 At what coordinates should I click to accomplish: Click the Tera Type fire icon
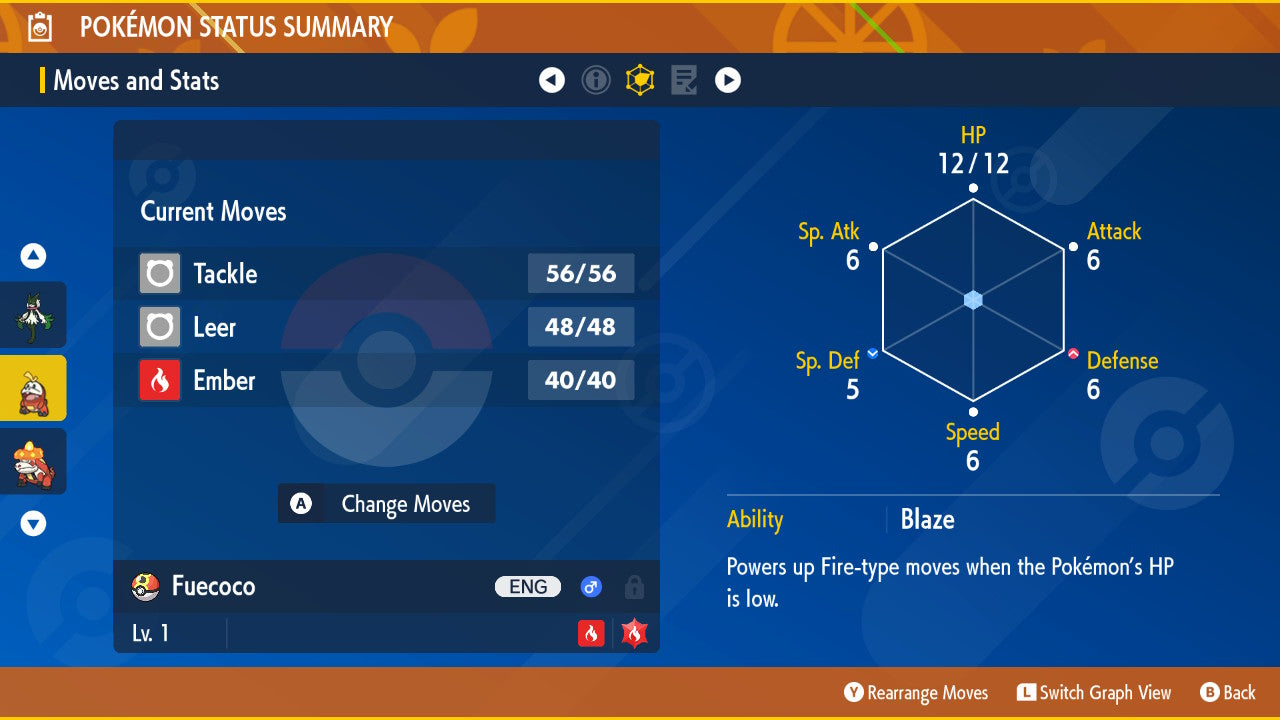click(x=632, y=632)
